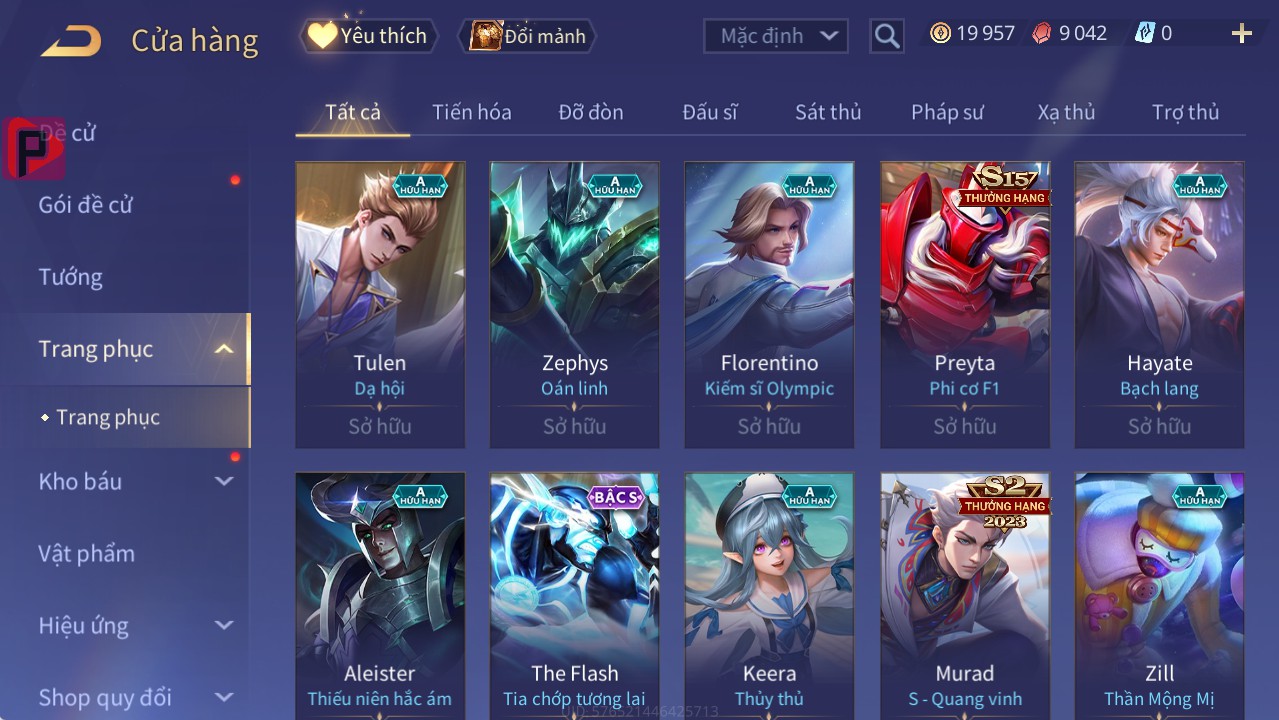Image resolution: width=1279 pixels, height=720 pixels.
Task: Open the Mặc định sort dropdown
Action: [776, 36]
